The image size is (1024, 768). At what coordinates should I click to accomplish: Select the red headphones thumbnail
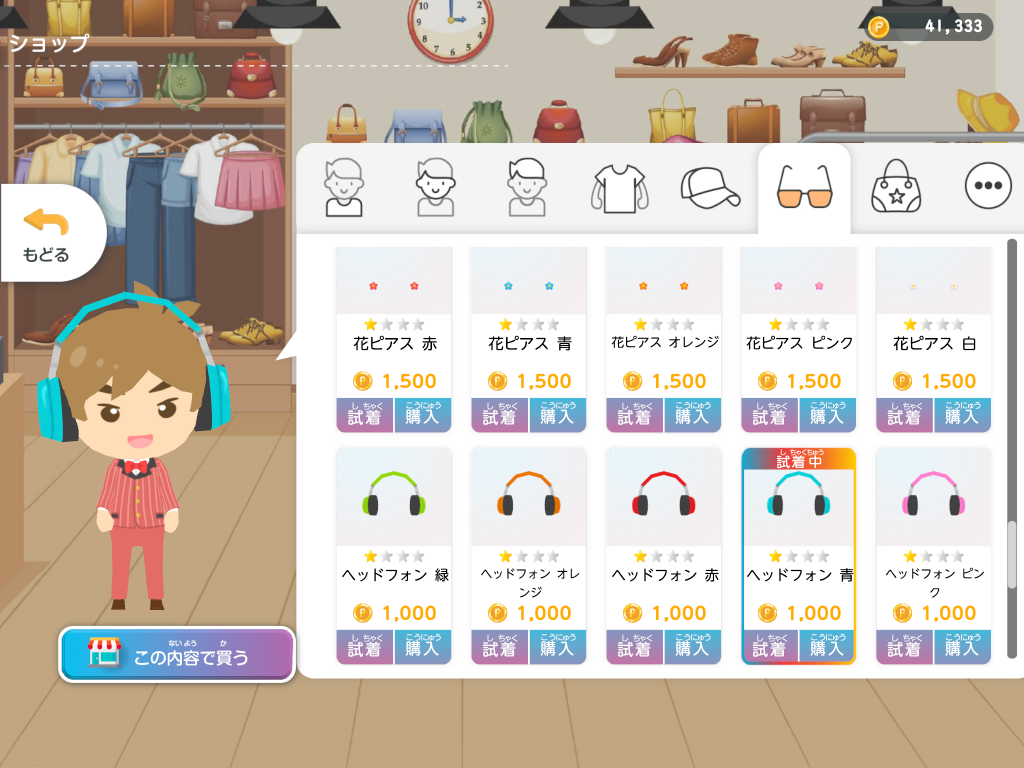[663, 497]
